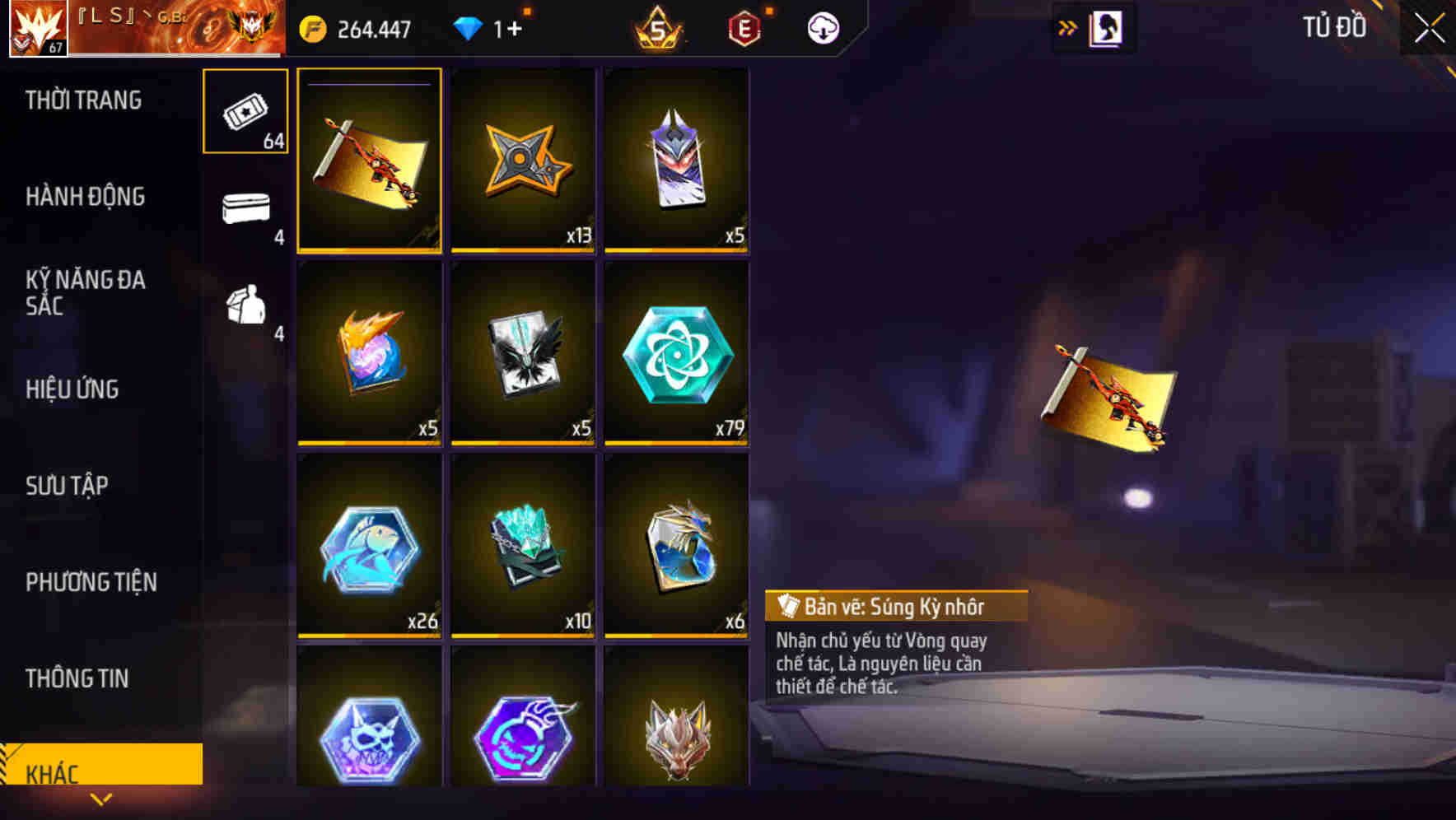The height and width of the screenshot is (820, 1456).
Task: Select the shuriken item with x13 count
Action: click(x=522, y=160)
